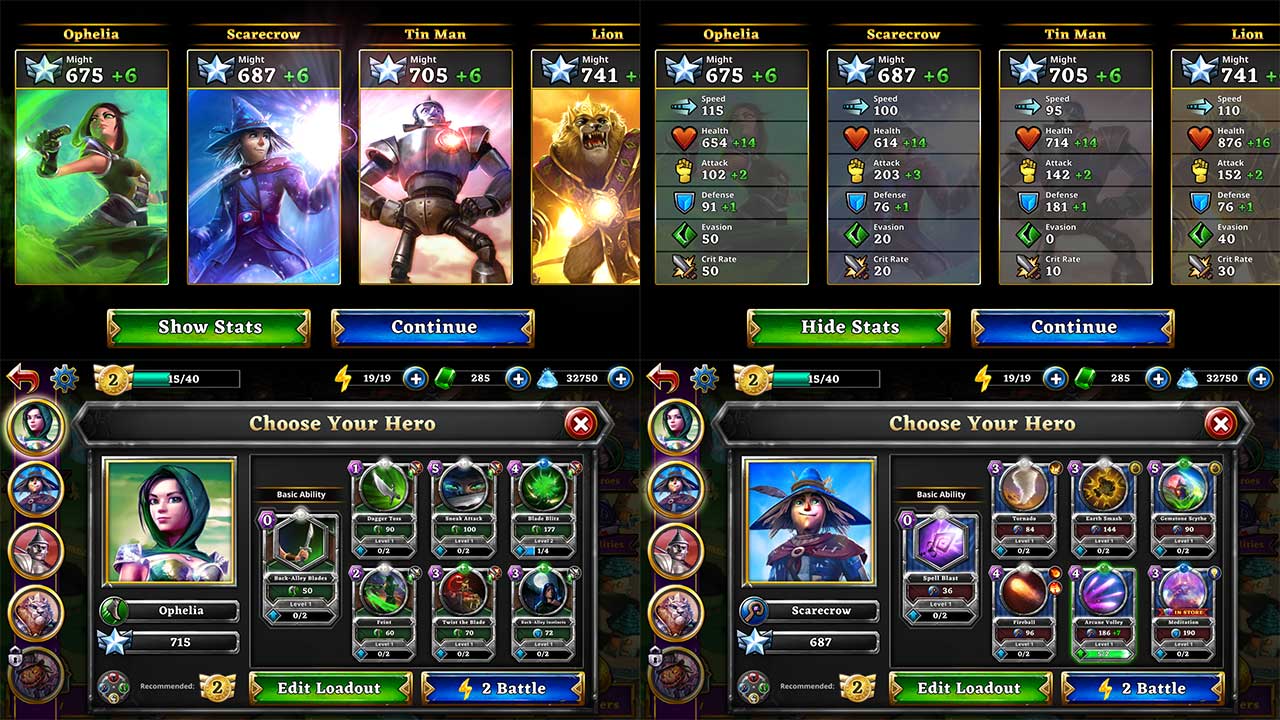Choose the highlighted Arcane Volley card
1280x720 pixels.
point(1104,611)
